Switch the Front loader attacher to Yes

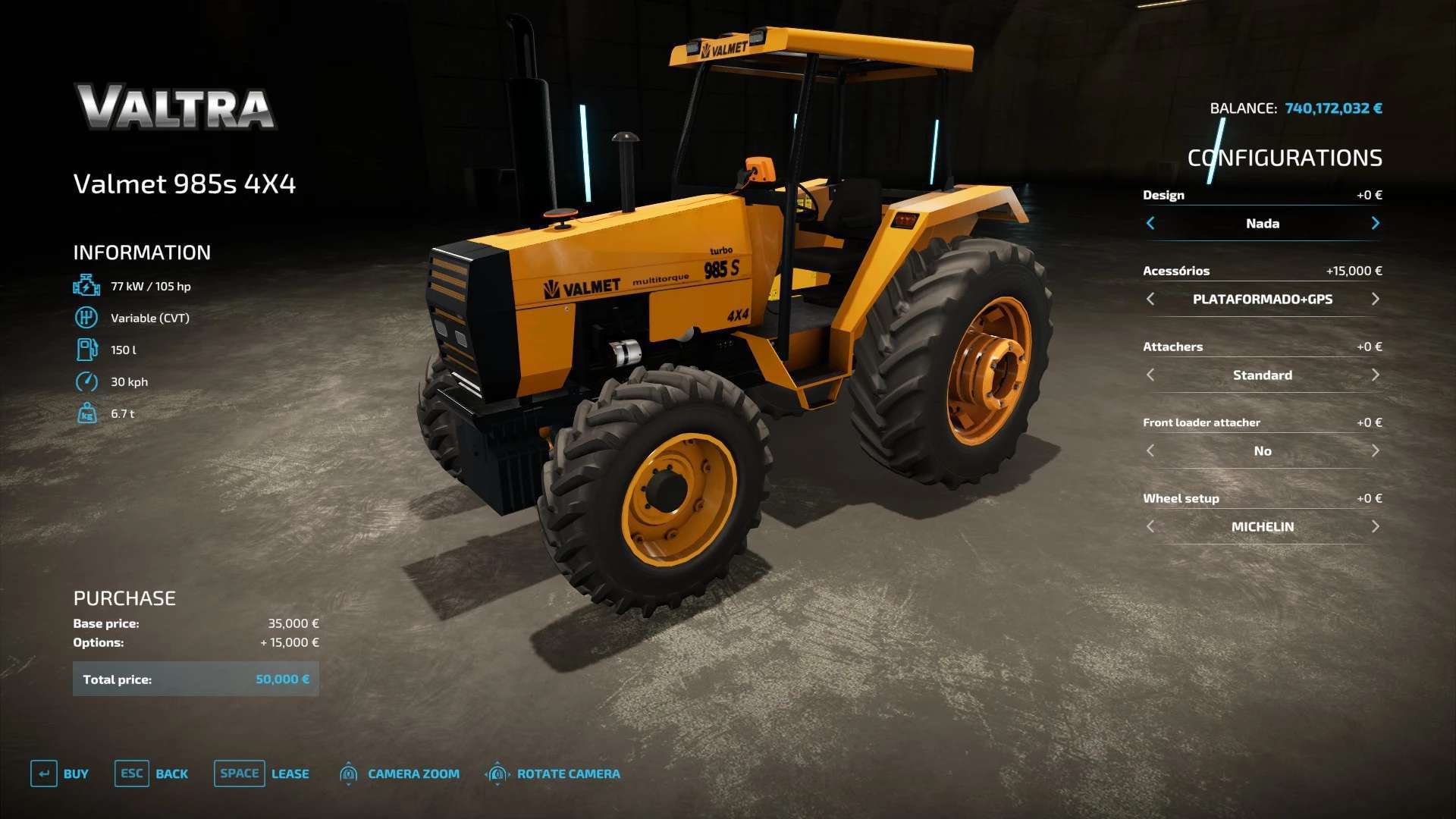[x=1375, y=450]
